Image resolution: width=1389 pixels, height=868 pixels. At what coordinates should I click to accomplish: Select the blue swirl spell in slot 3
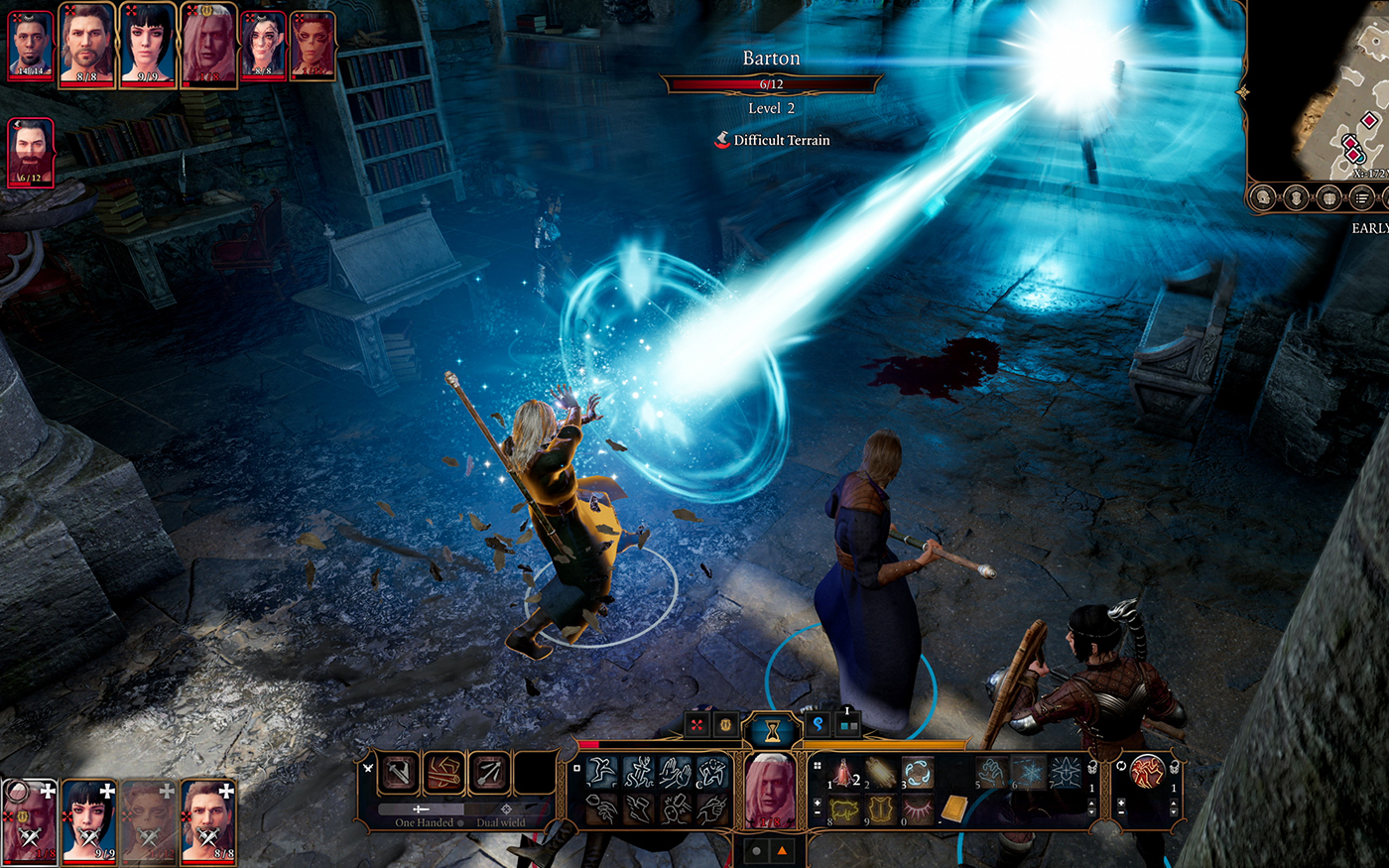[918, 772]
